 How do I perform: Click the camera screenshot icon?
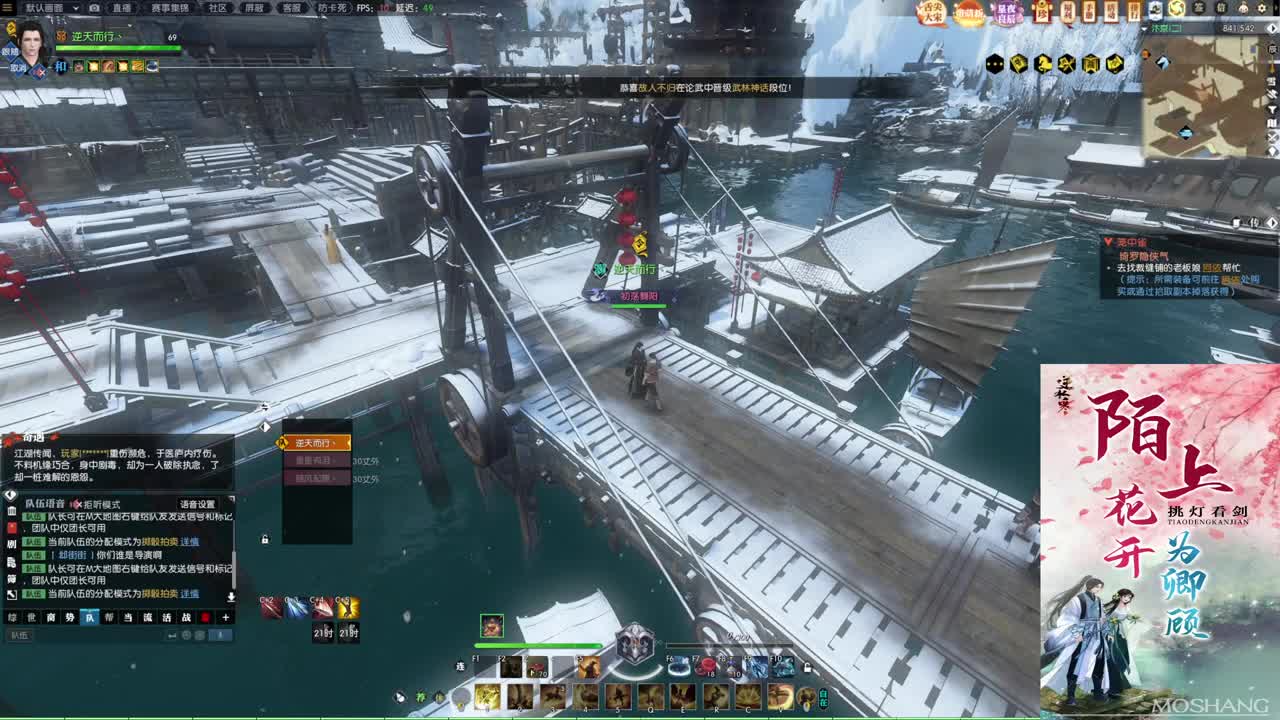pos(94,7)
